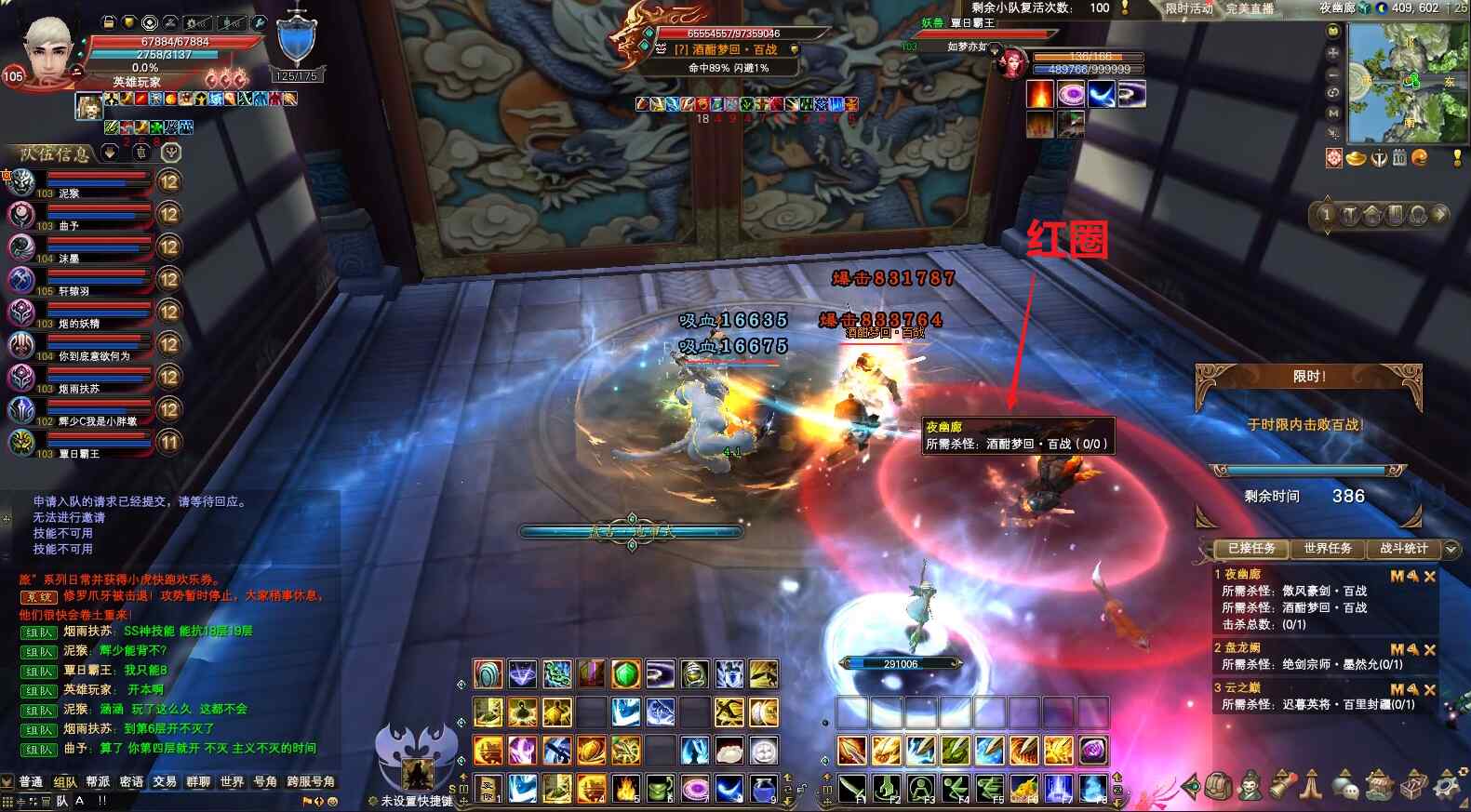Image resolution: width=1471 pixels, height=812 pixels.
Task: Remove the 云之巅 quest from tracker
Action: 1430,689
